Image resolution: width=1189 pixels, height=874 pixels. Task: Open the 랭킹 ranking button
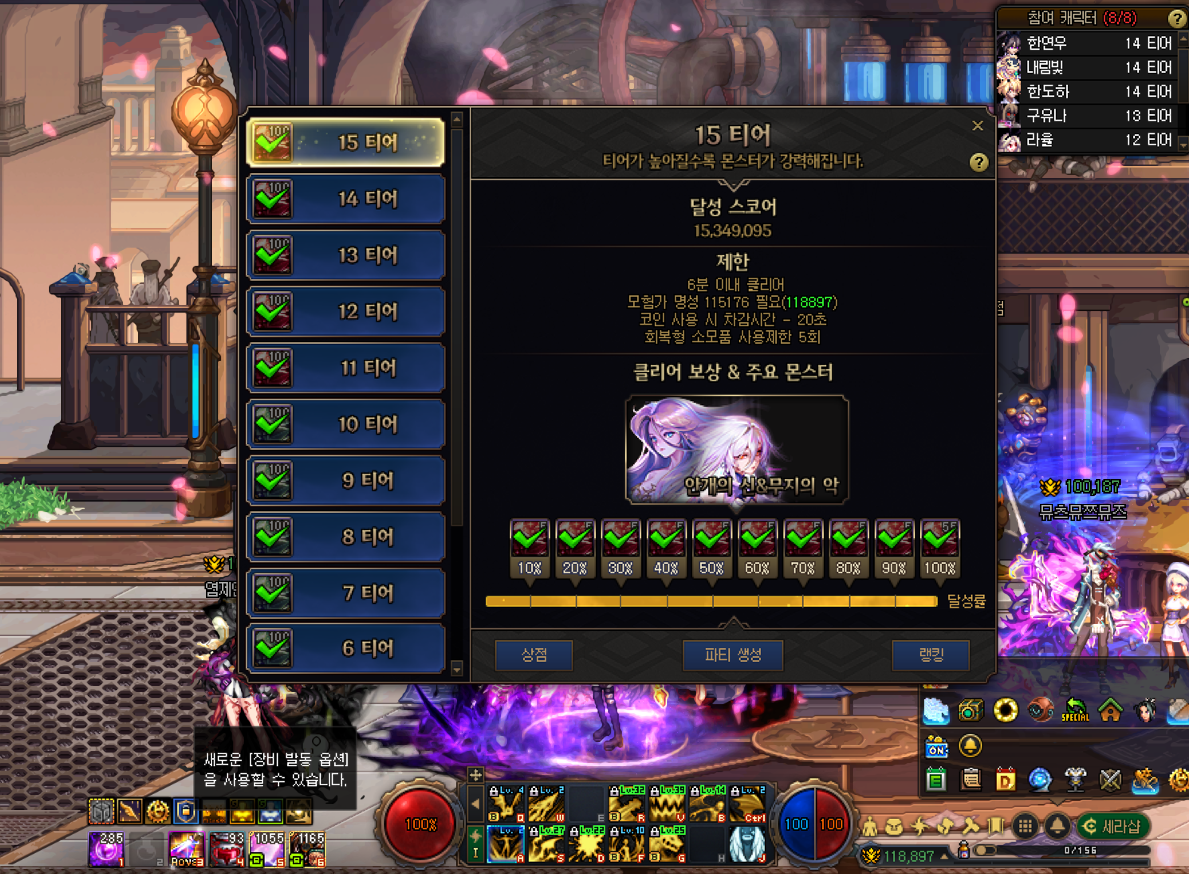930,655
